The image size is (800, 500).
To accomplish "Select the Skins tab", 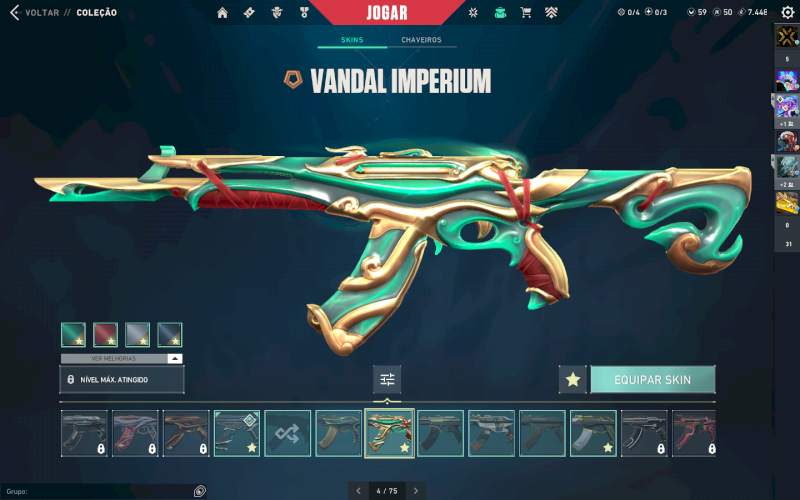I will pos(351,40).
